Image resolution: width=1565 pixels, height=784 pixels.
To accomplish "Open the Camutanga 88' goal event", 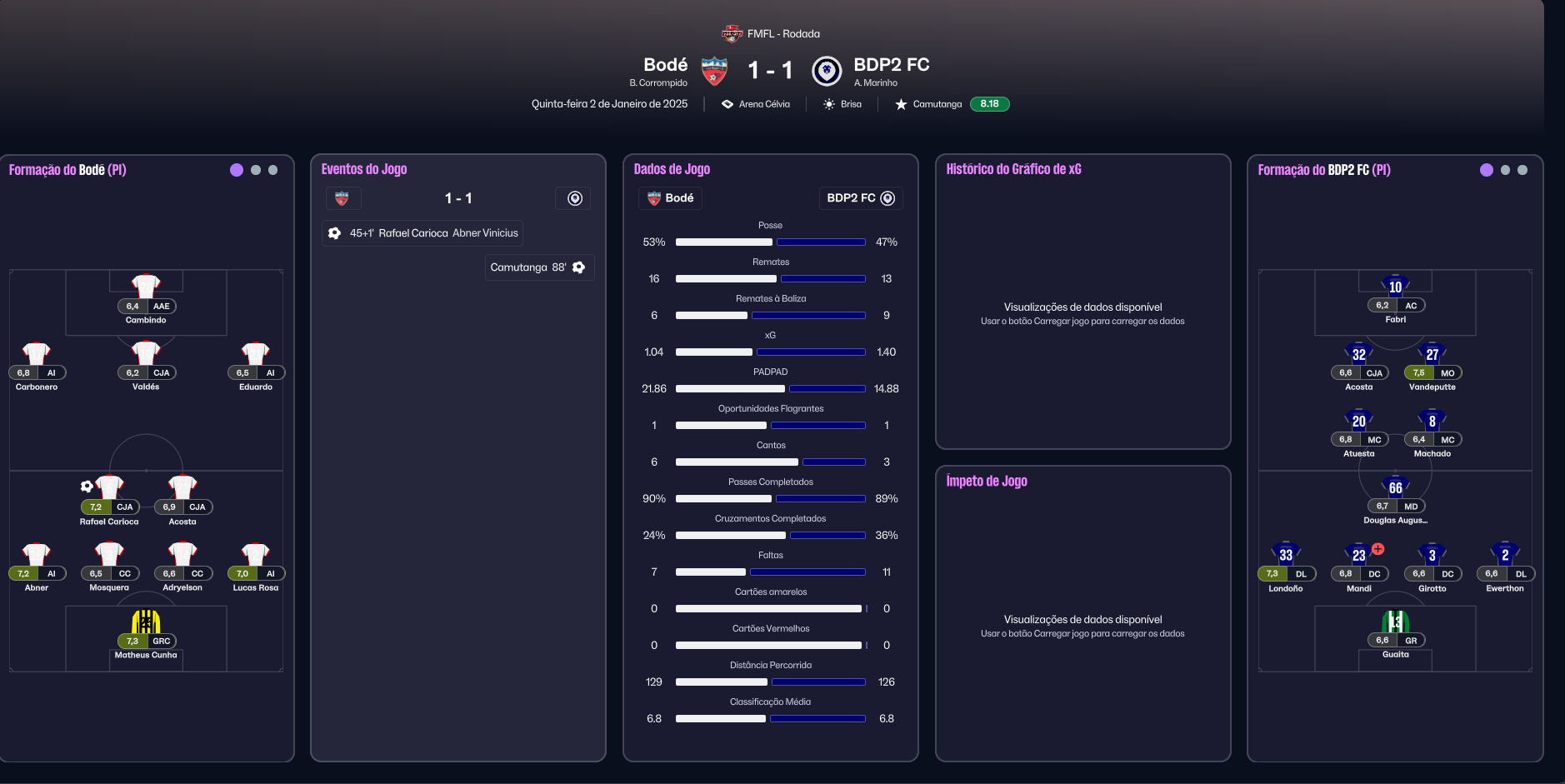I will (538, 267).
